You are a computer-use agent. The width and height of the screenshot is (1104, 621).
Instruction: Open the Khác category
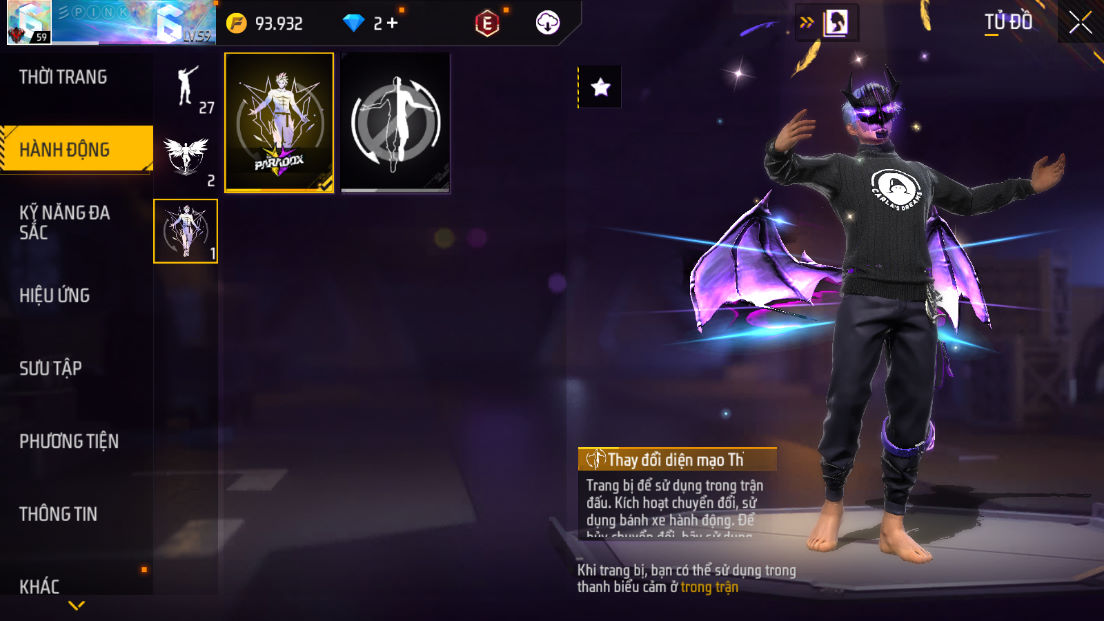(x=40, y=586)
